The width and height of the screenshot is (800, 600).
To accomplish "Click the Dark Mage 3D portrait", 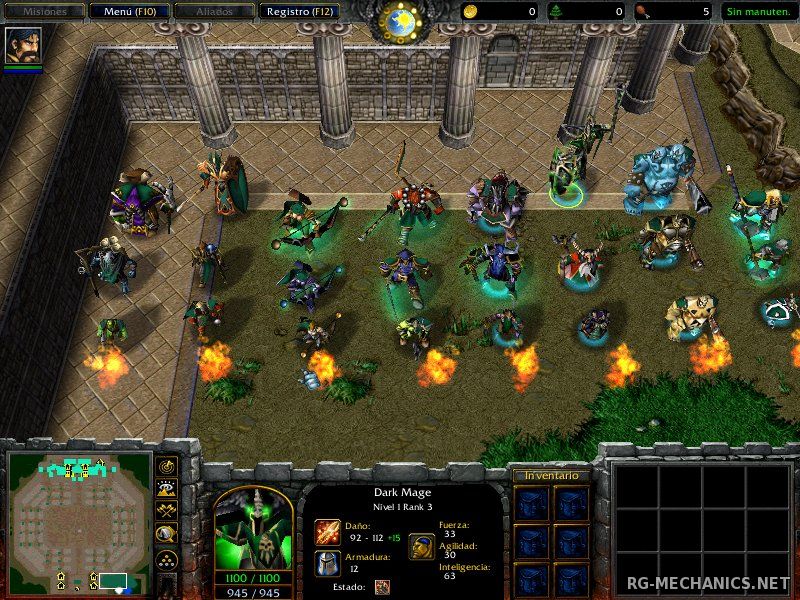I will [252, 524].
